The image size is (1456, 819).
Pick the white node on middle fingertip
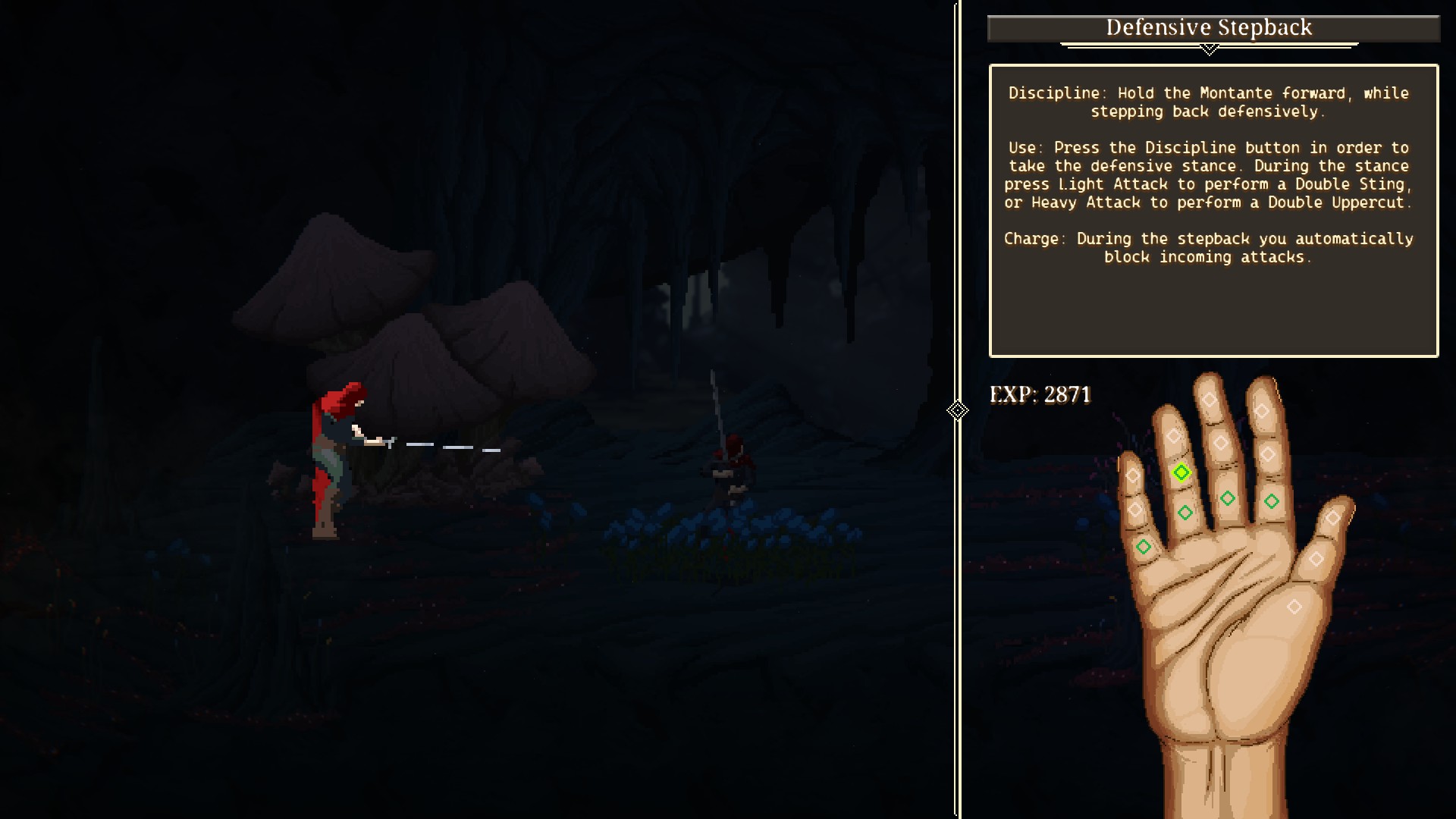(1210, 400)
